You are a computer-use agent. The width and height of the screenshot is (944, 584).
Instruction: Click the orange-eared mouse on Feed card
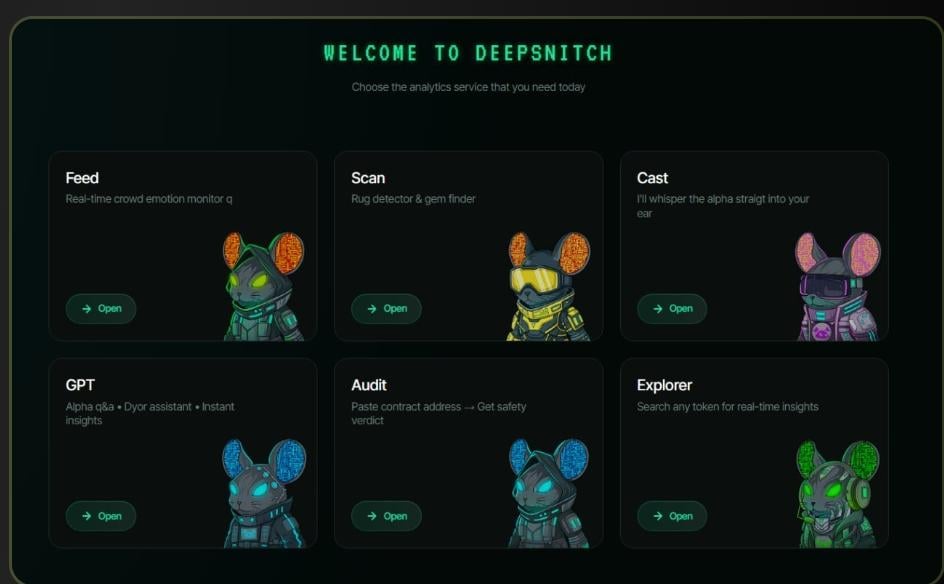click(262, 287)
